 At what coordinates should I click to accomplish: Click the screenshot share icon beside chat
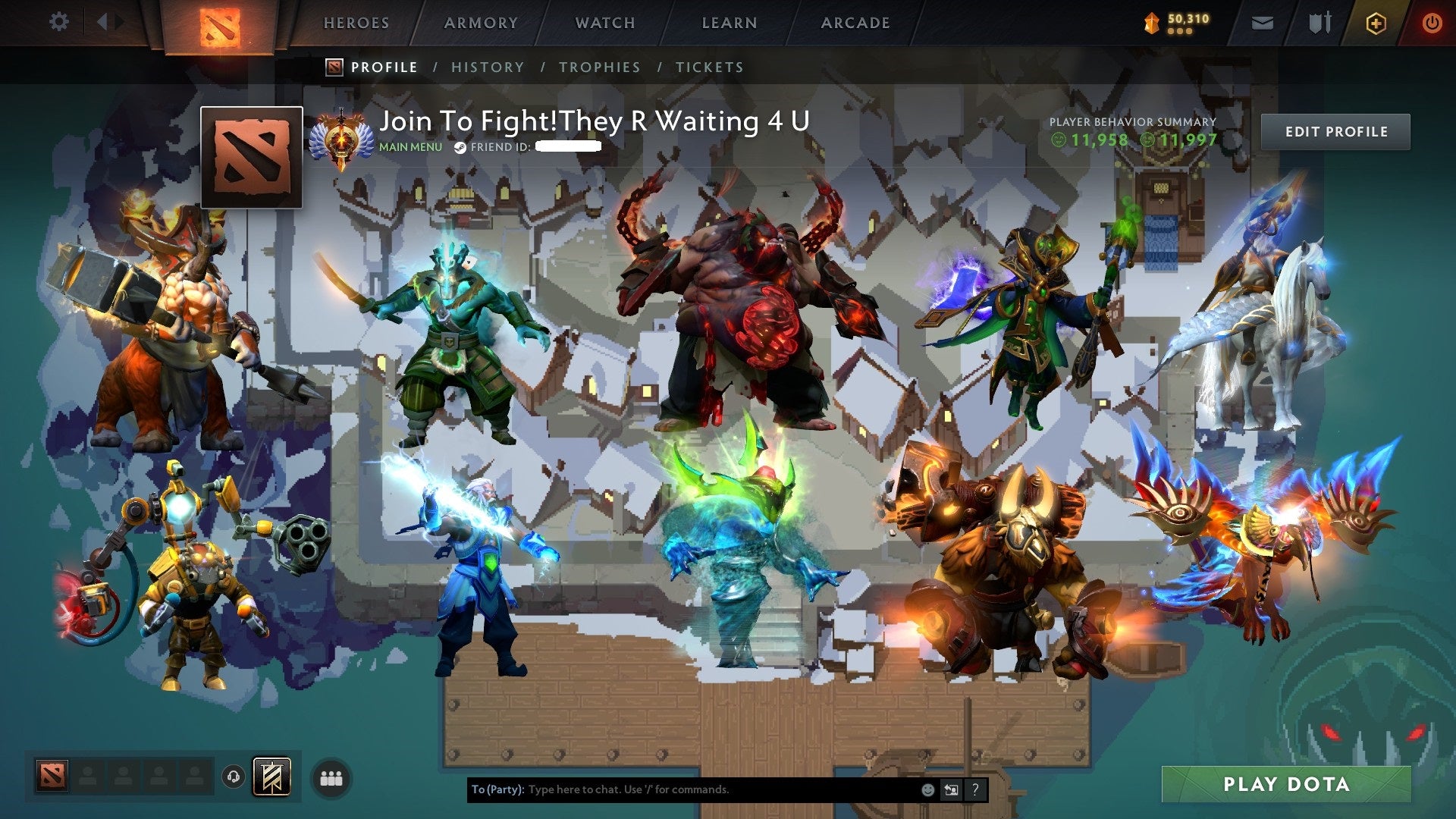[951, 789]
